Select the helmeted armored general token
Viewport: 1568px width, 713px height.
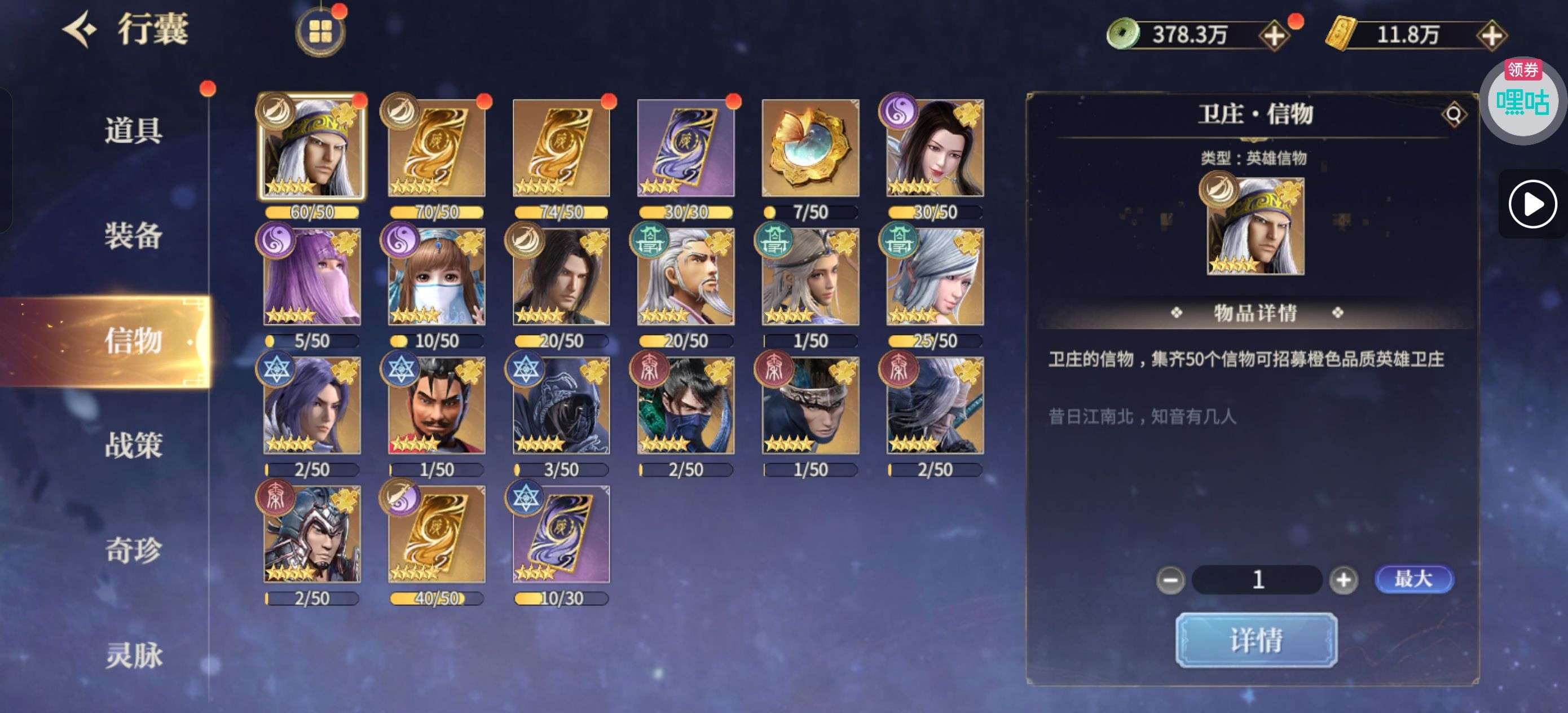(312, 534)
